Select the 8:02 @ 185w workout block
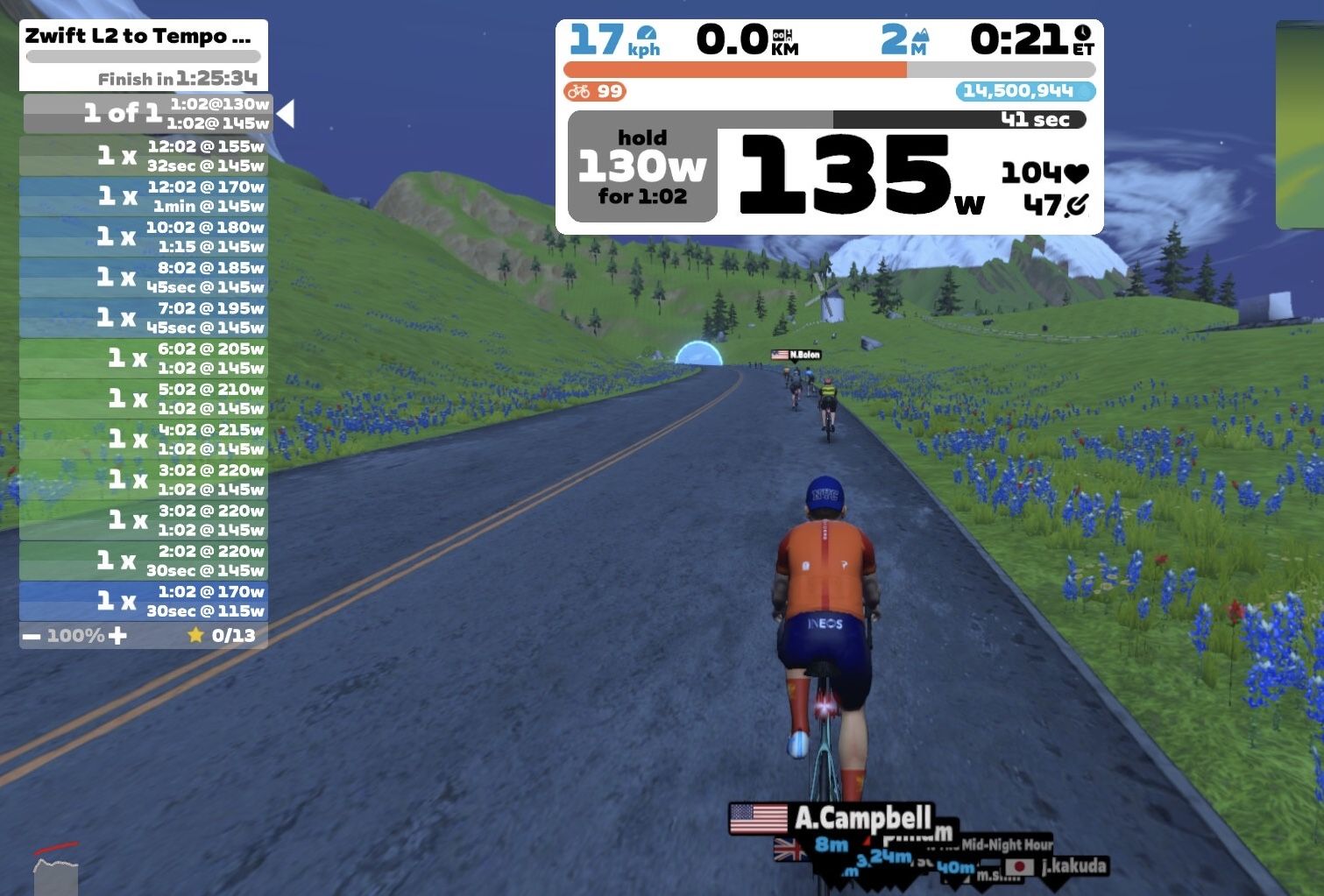This screenshot has width=1324, height=896. [144, 277]
